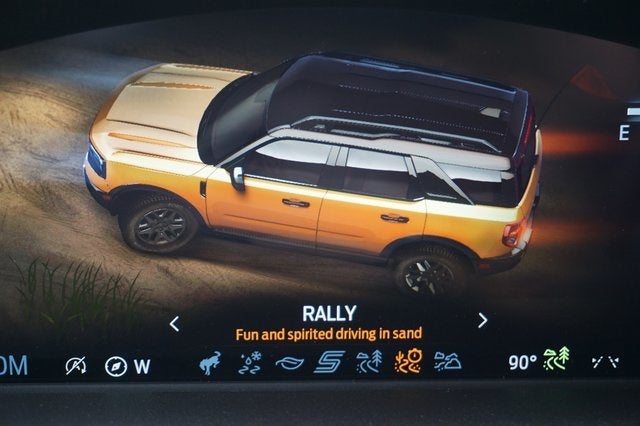Click the left arrow beside RALLY
Screen dimensions: 640x426
click(174, 323)
